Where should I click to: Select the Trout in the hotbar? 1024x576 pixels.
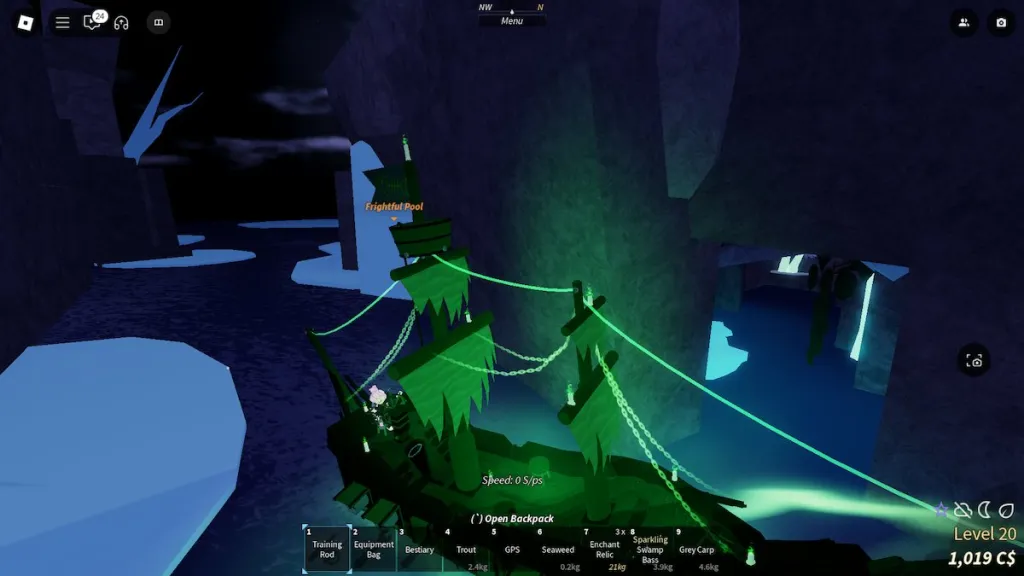(466, 549)
